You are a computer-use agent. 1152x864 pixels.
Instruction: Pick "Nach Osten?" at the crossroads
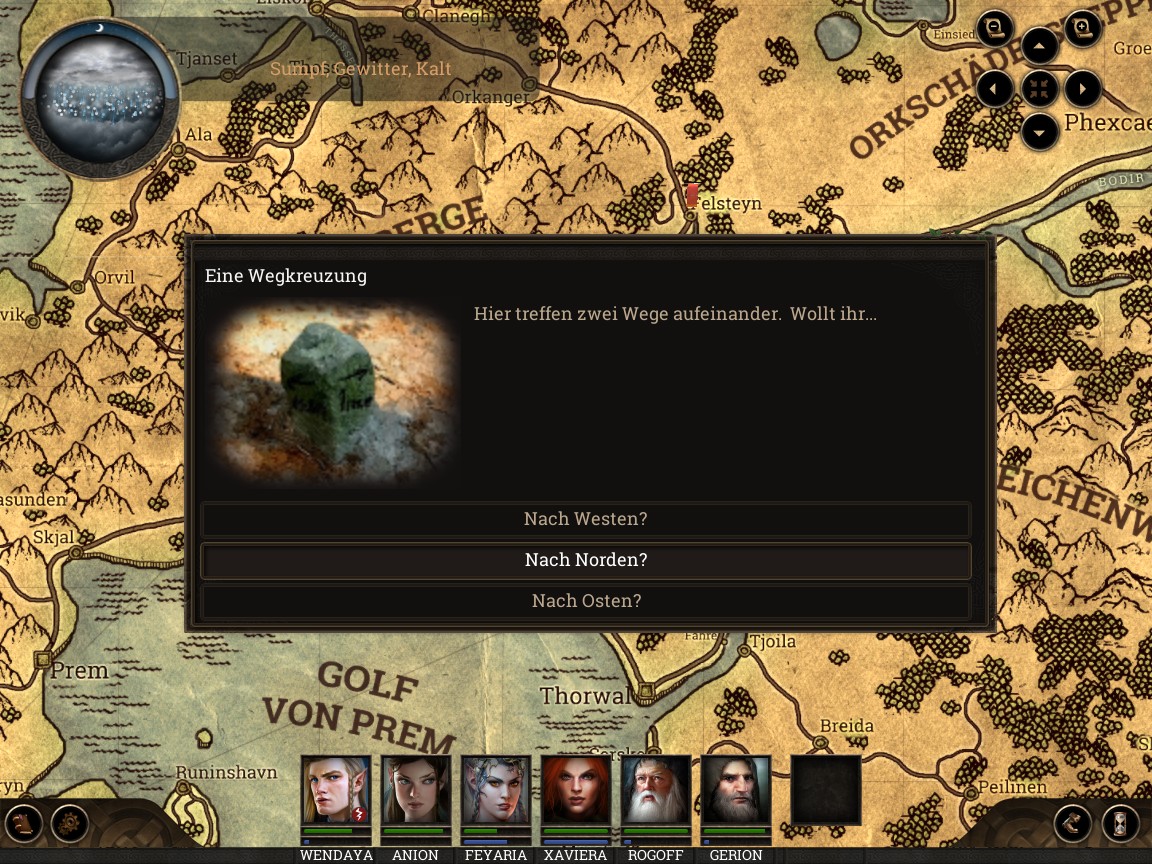point(585,601)
